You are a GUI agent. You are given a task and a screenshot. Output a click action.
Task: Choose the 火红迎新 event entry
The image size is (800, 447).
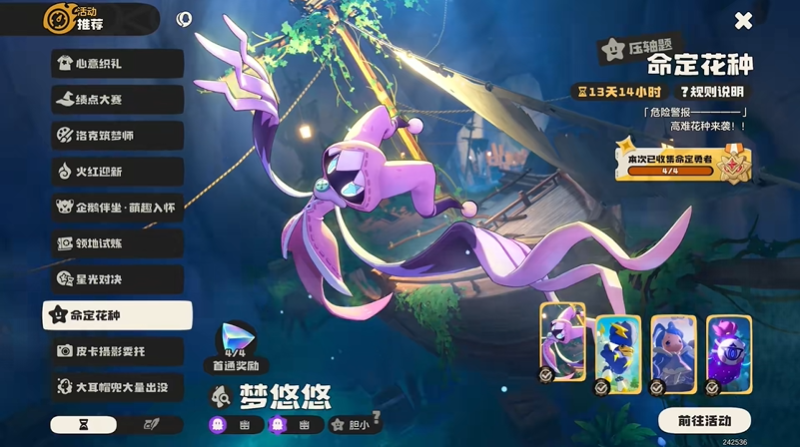point(117,172)
